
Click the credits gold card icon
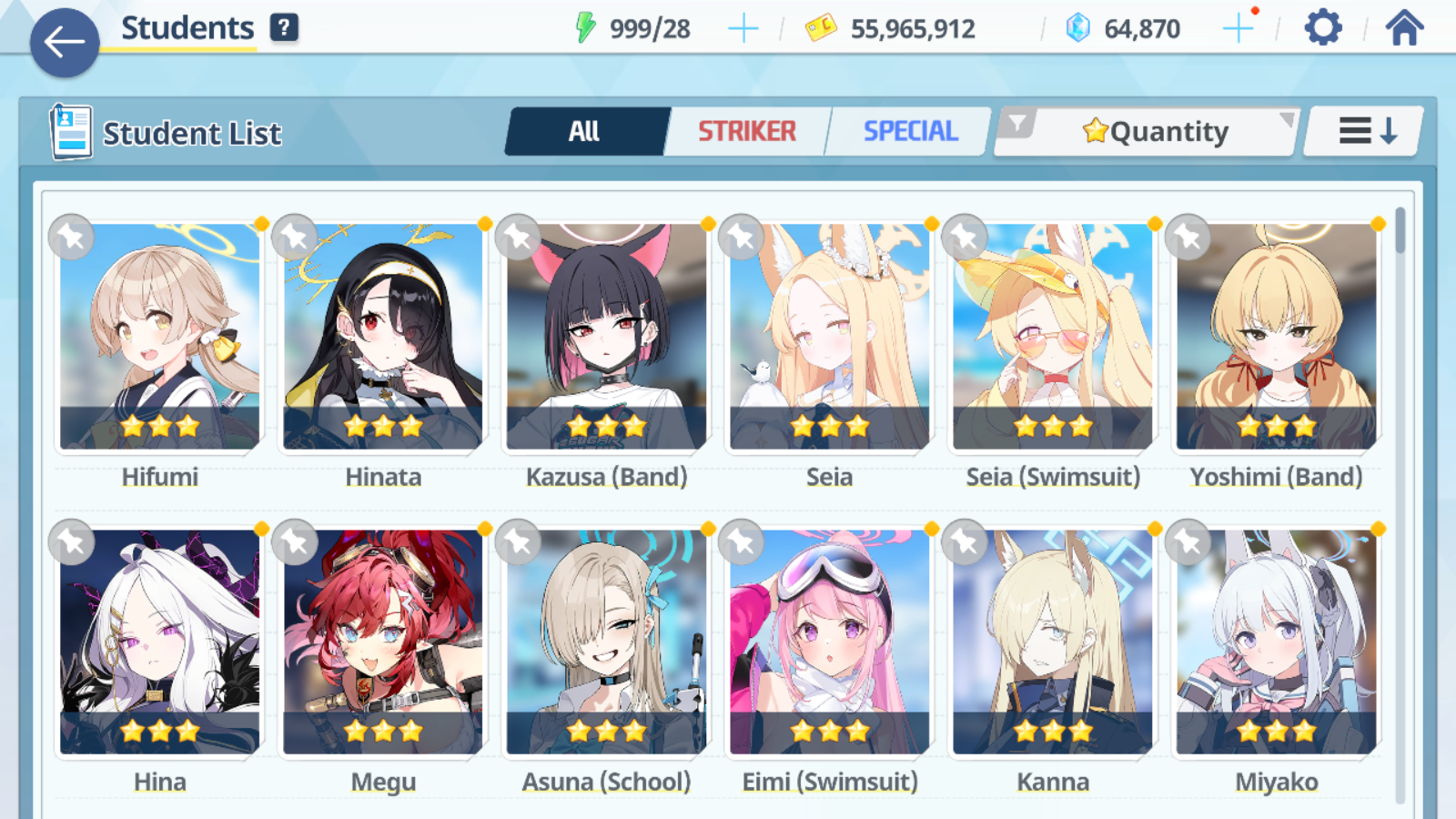tap(820, 27)
